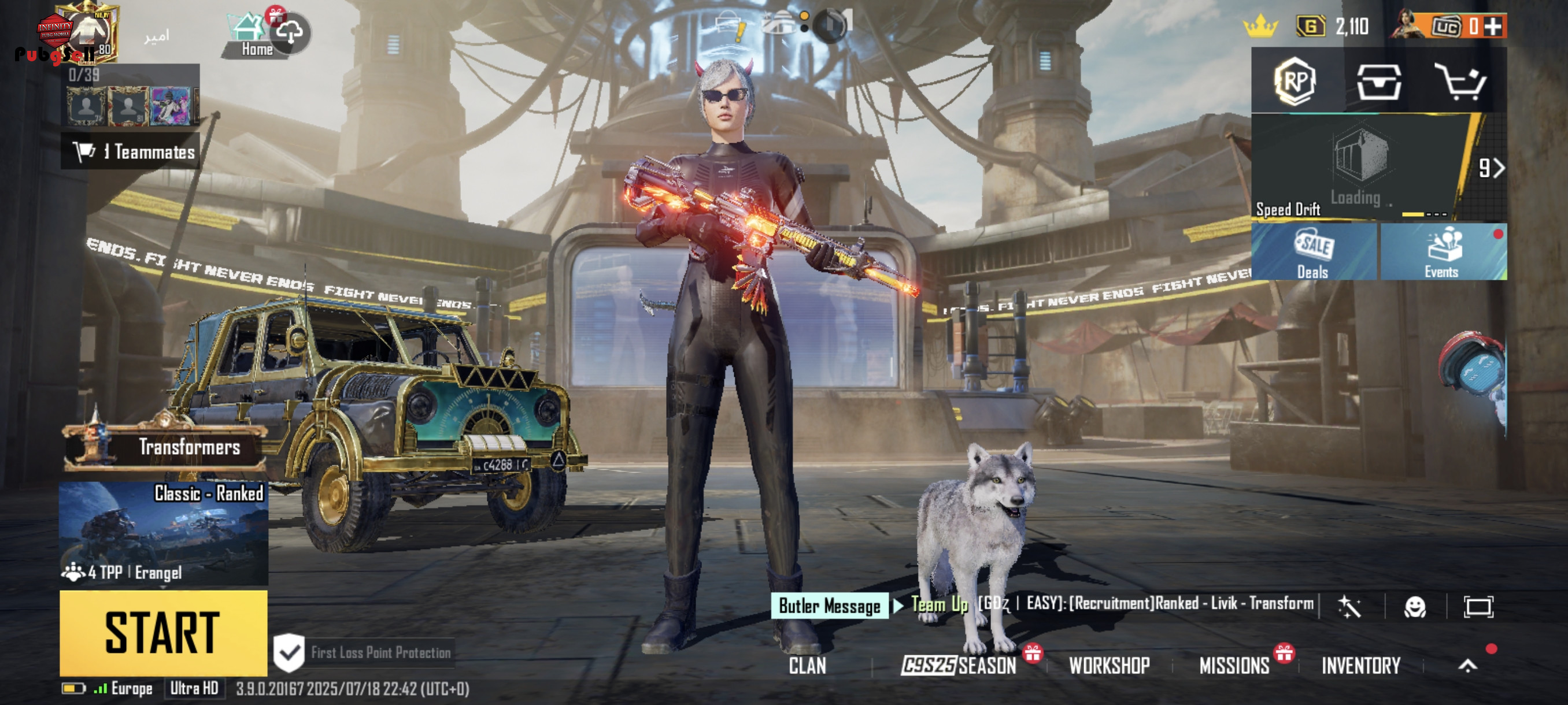
Task: Tap the yellow START button
Action: (x=163, y=633)
